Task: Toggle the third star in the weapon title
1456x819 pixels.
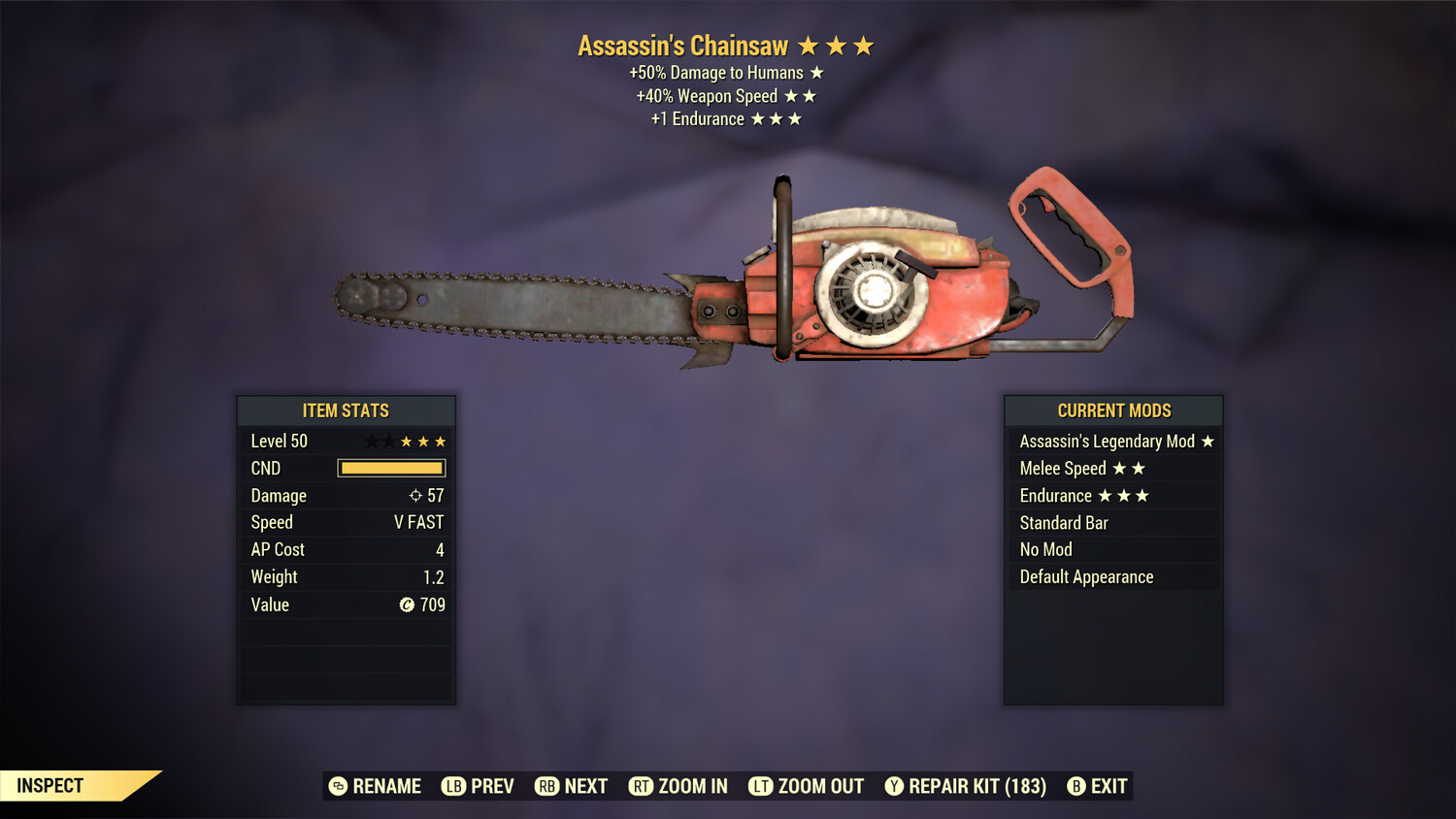Action: click(x=864, y=45)
